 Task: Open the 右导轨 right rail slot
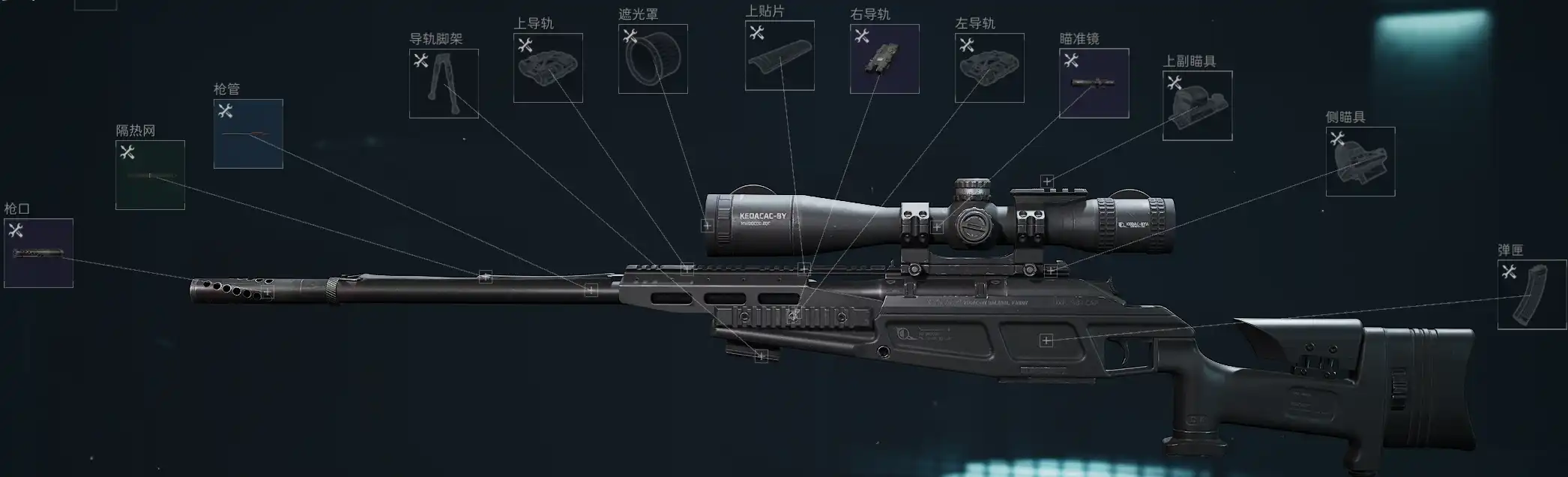pos(884,58)
